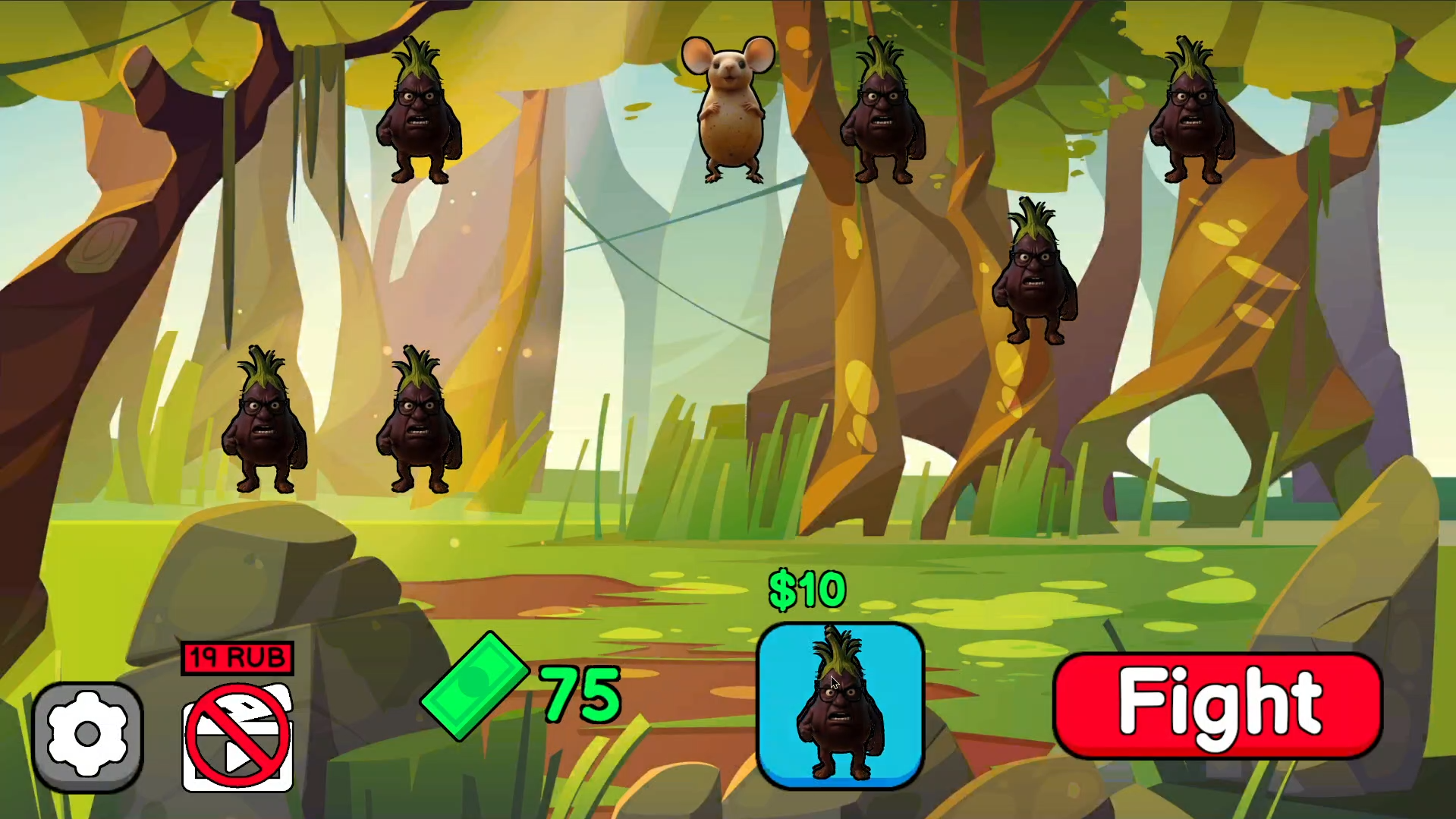
Task: Select the onion creature standing mid-right
Action: tap(1034, 273)
